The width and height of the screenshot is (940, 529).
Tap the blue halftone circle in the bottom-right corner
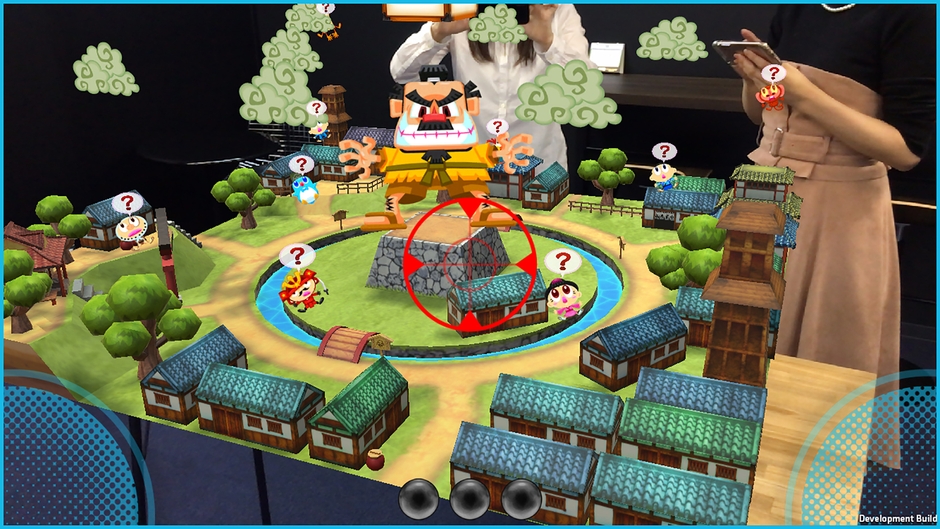pyautogui.click(x=880, y=455)
